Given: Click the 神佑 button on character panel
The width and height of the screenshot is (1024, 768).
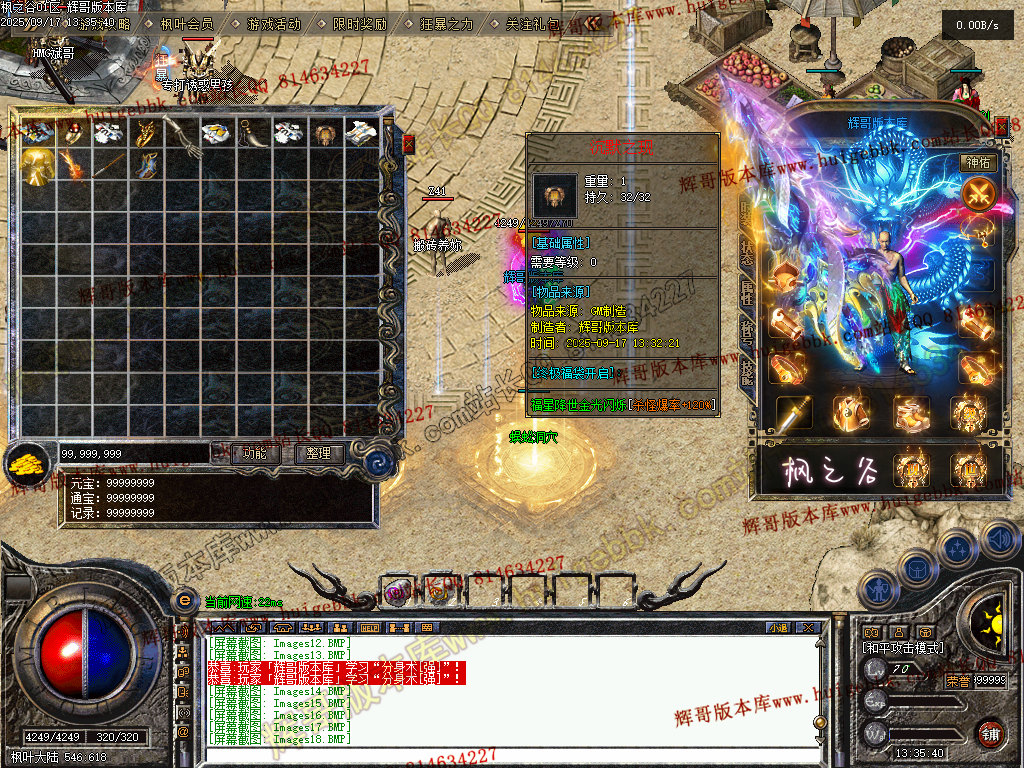Looking at the screenshot, I should (978, 162).
